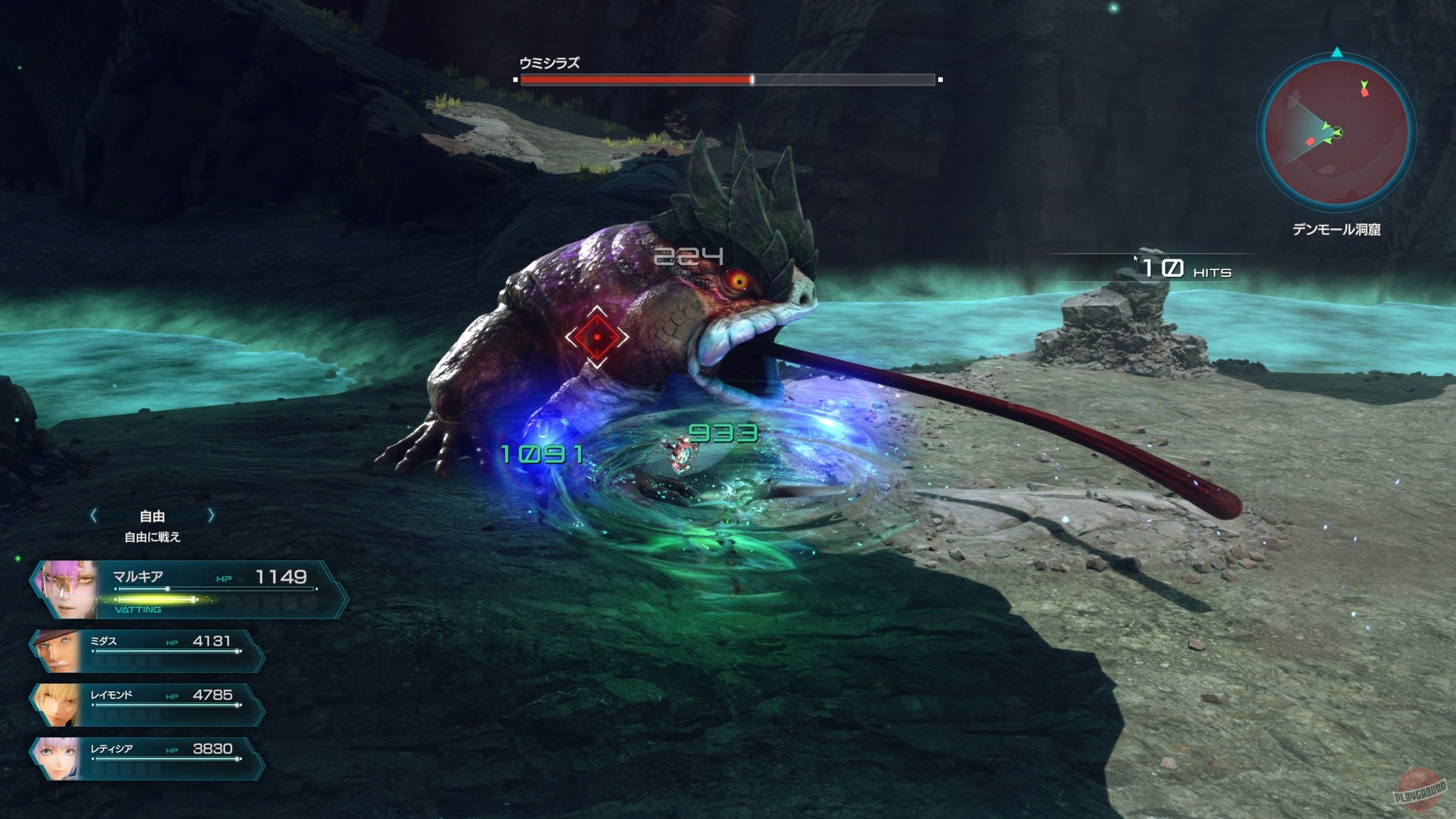Click the boss's red HP bar
Image resolution: width=1456 pixels, height=819 pixels.
pyautogui.click(x=637, y=78)
